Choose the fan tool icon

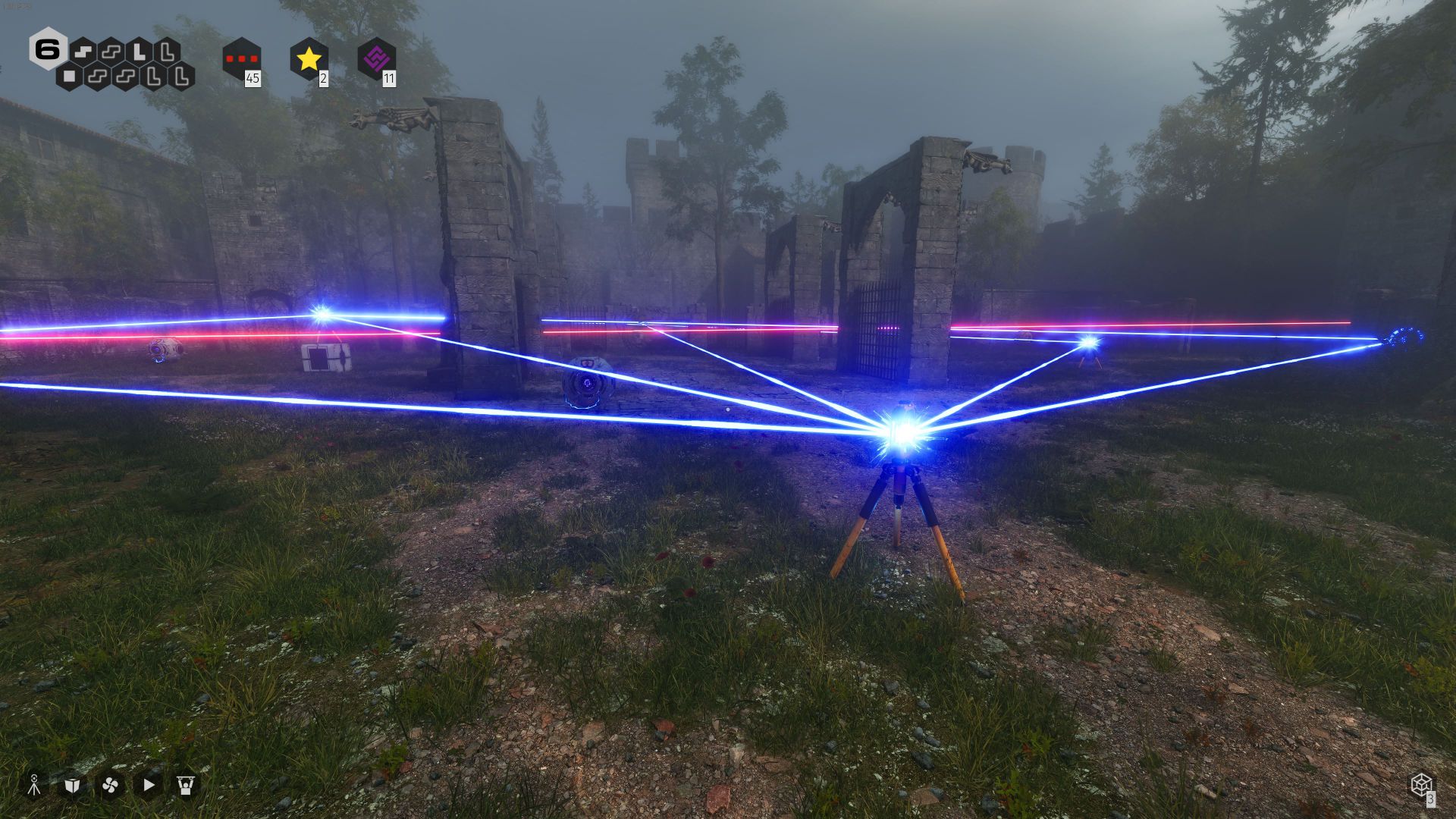tap(110, 785)
